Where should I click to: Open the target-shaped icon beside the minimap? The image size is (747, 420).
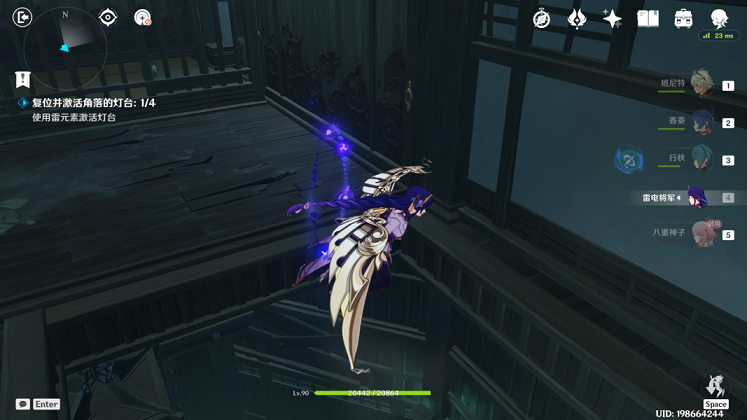(x=108, y=17)
